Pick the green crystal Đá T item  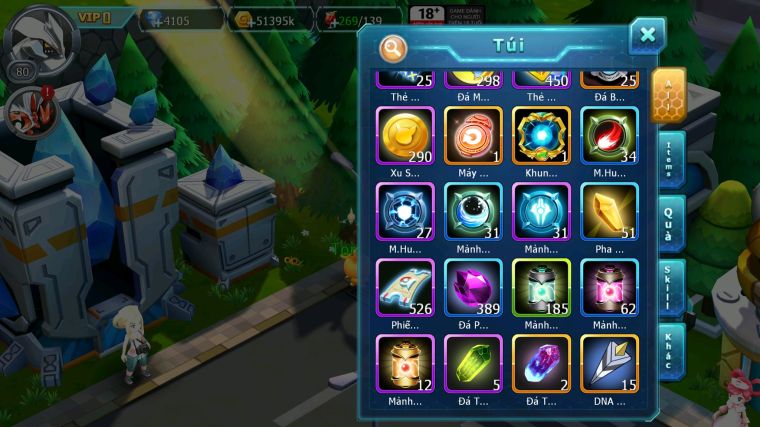473,362
